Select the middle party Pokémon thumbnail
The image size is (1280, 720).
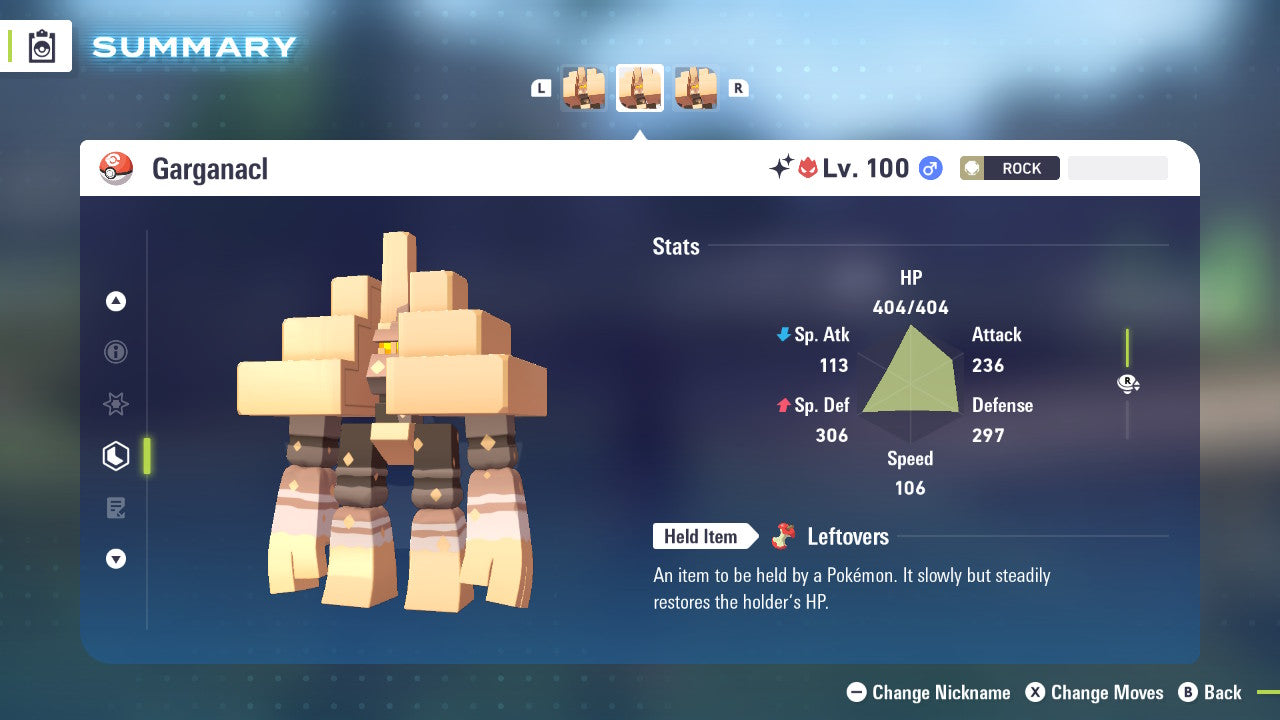[639, 87]
